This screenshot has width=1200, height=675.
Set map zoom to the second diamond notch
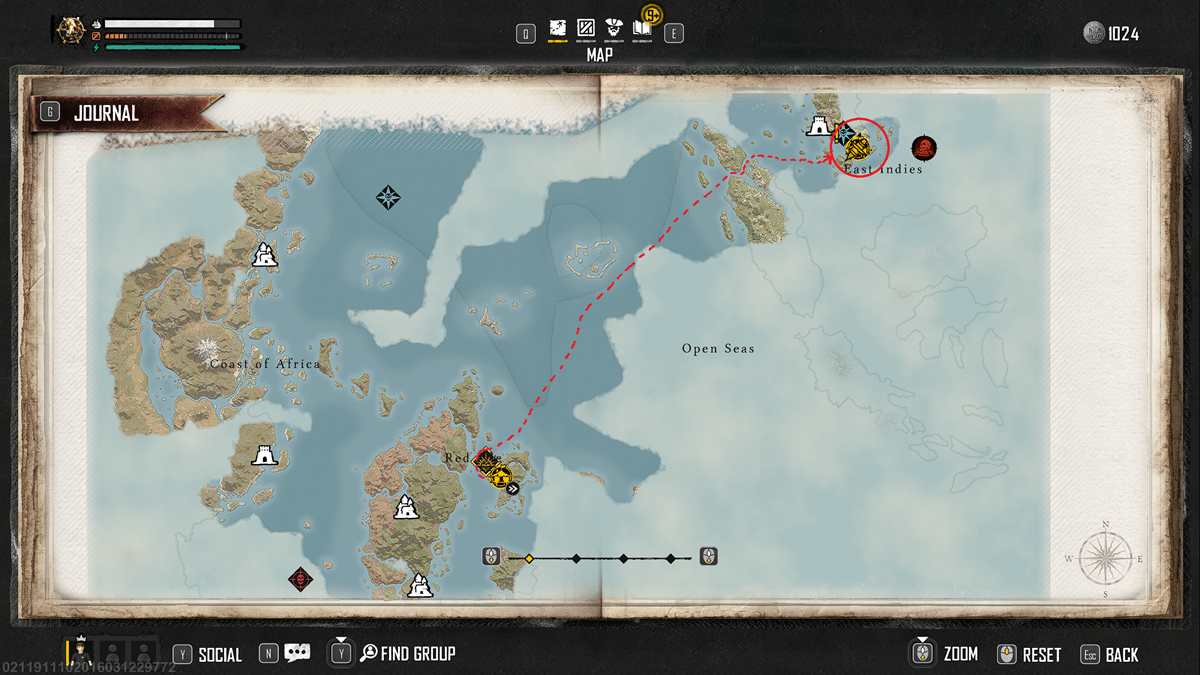576,558
